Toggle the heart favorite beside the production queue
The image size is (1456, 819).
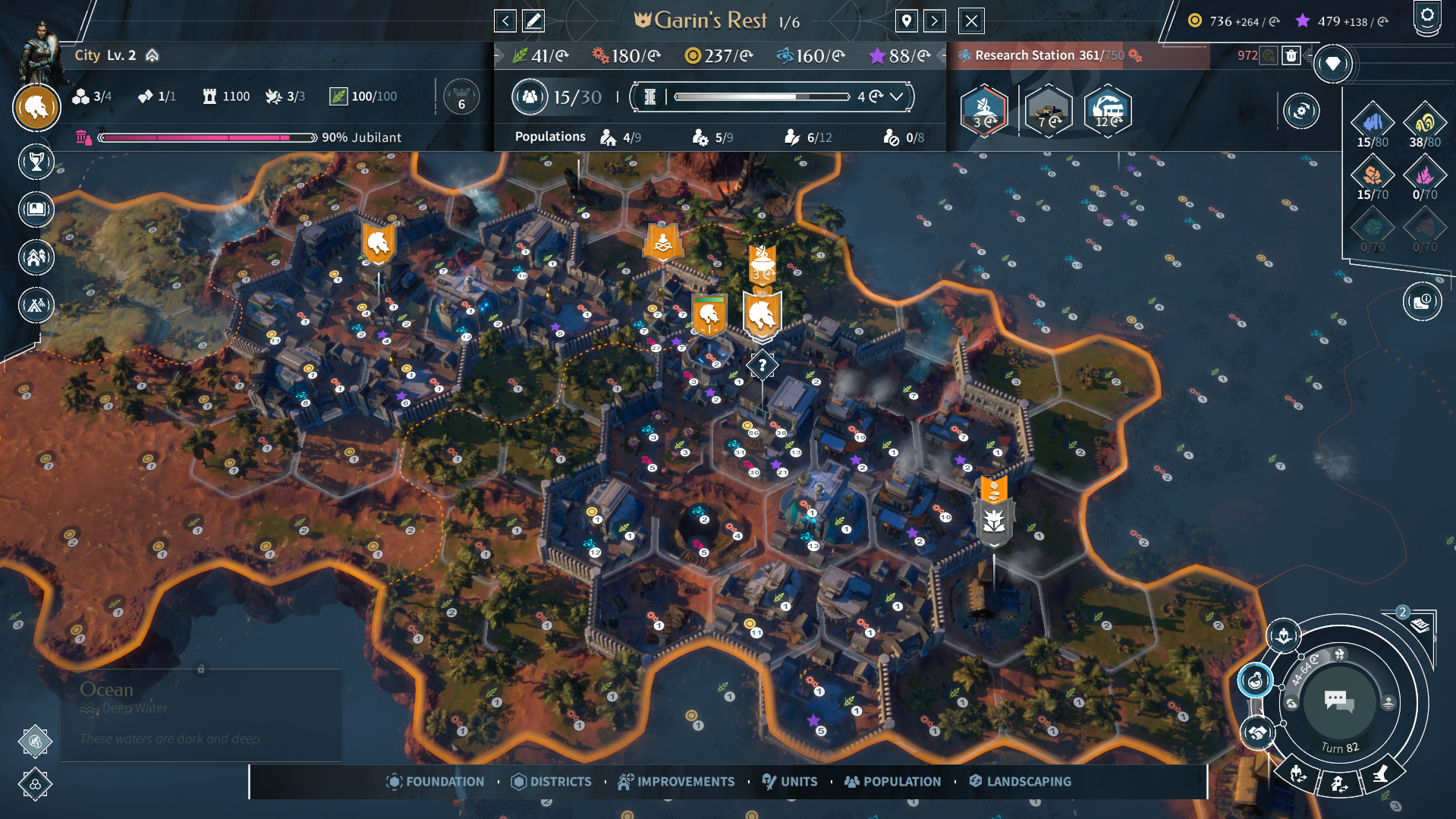tap(1334, 65)
